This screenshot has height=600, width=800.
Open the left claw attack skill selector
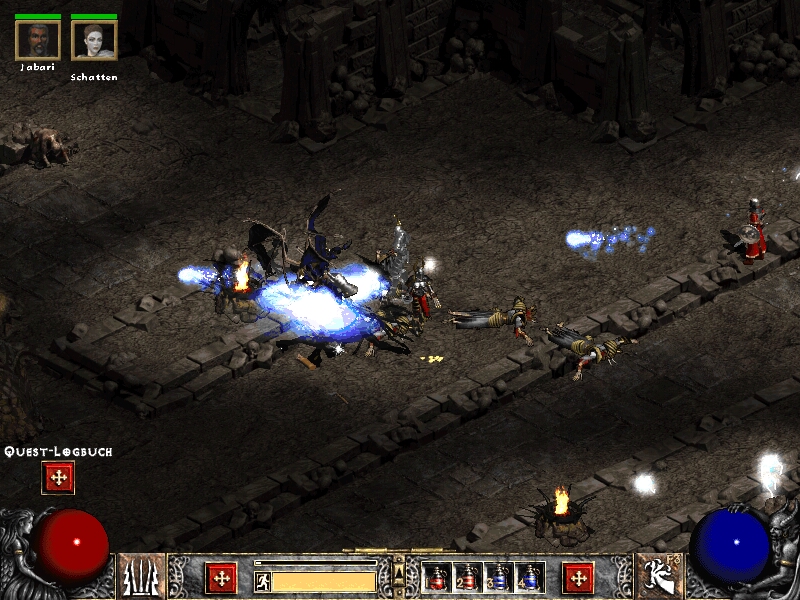click(141, 577)
